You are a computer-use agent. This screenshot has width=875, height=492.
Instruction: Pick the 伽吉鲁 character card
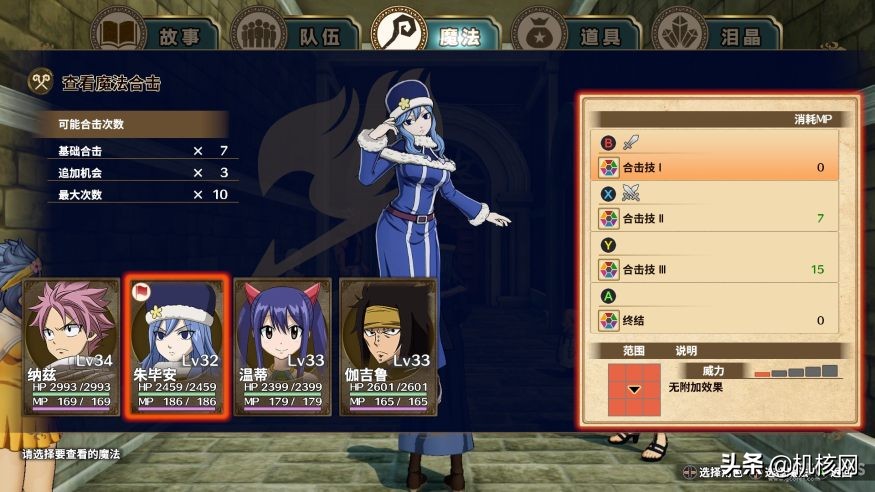click(x=387, y=346)
